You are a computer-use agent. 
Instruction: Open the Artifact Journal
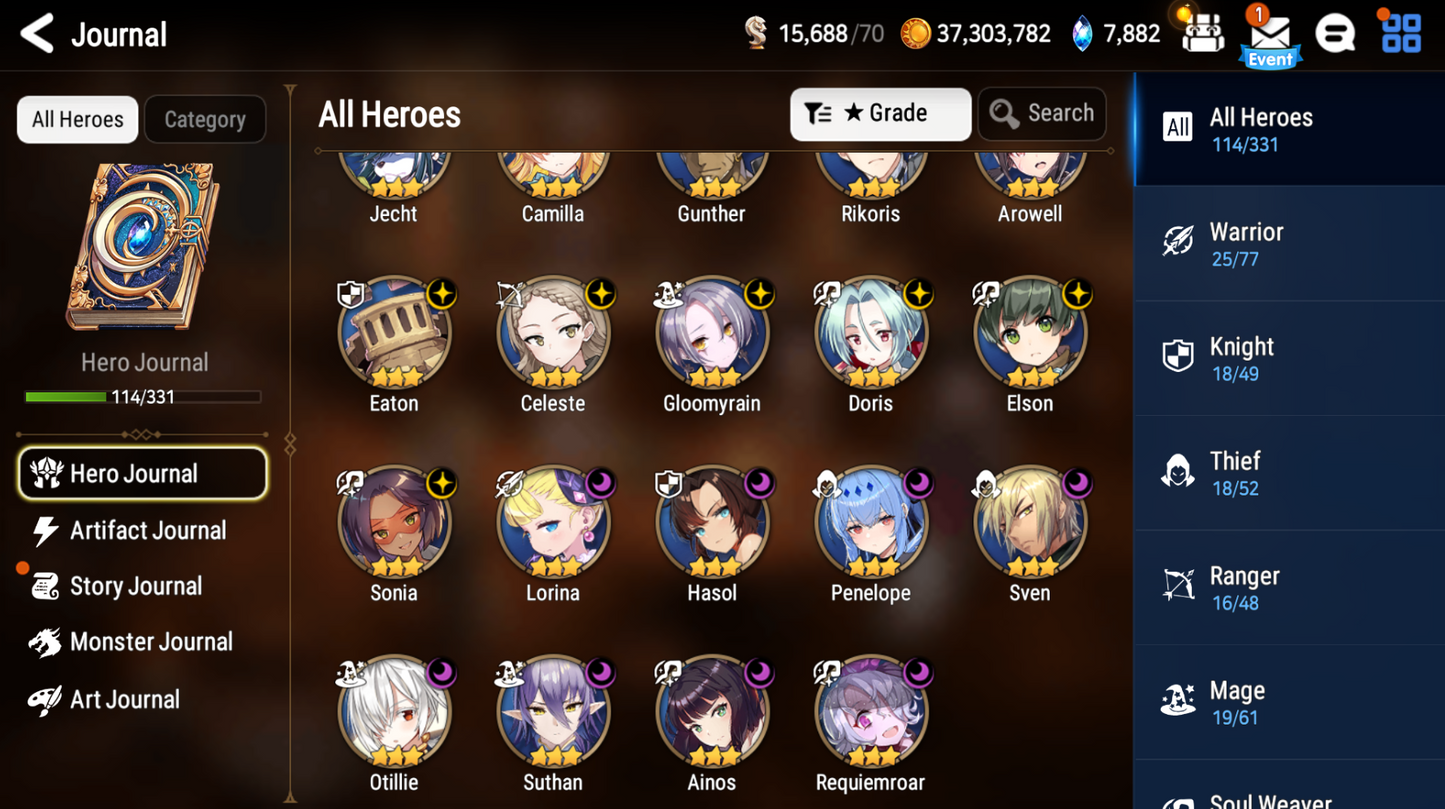[146, 530]
